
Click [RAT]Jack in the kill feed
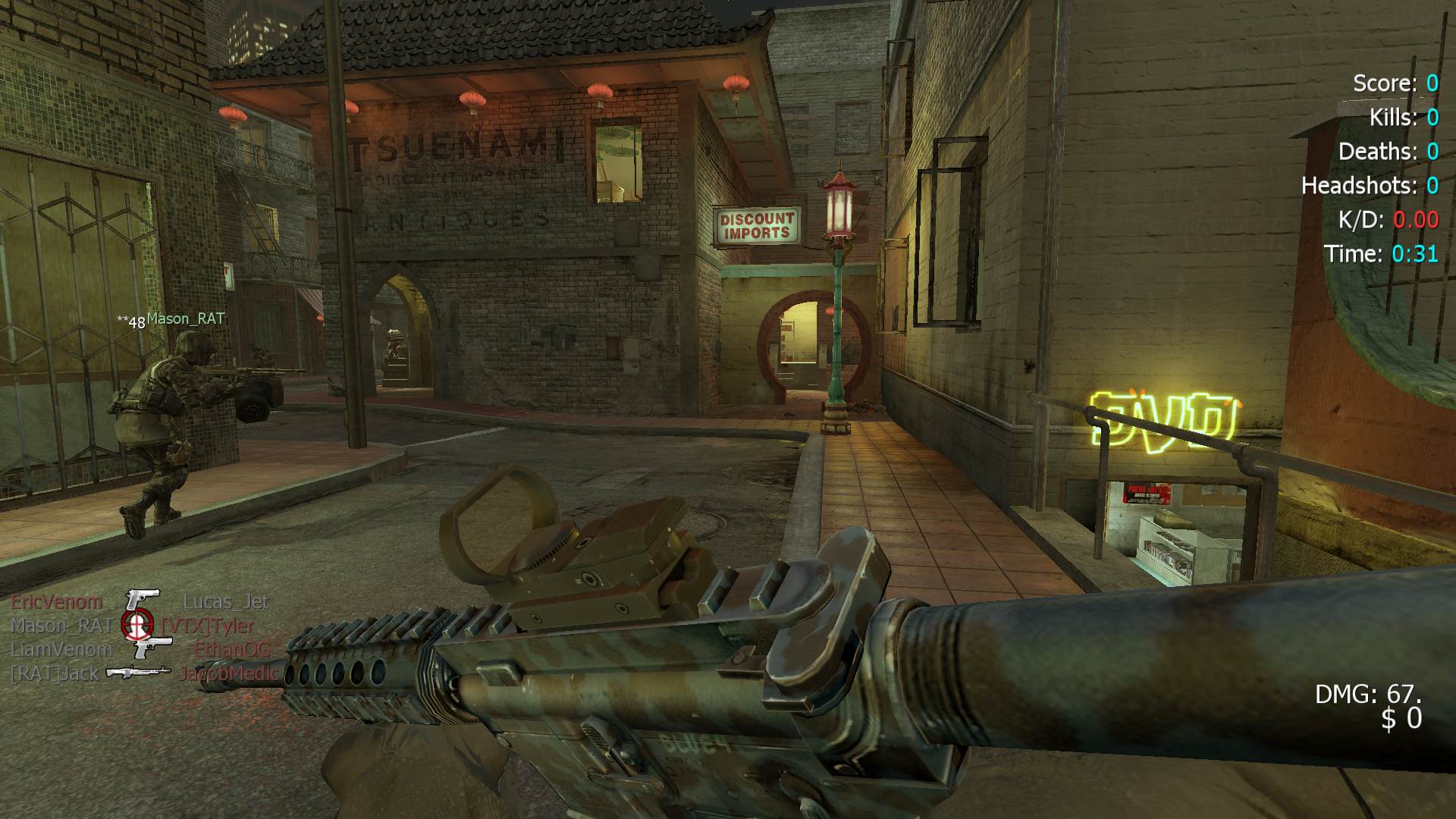coord(55,673)
